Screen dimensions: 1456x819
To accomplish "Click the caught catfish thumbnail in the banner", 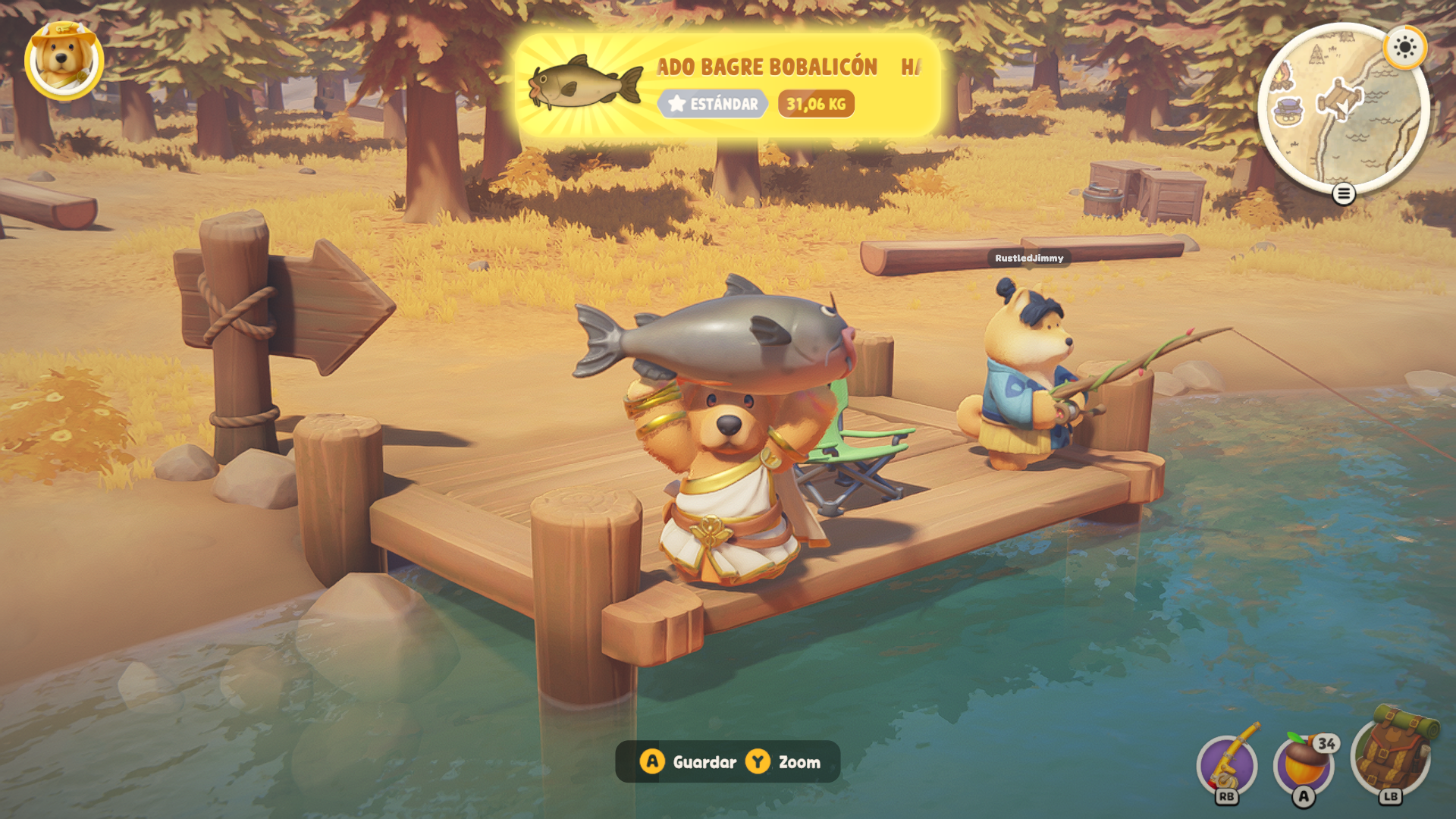I will point(585,84).
